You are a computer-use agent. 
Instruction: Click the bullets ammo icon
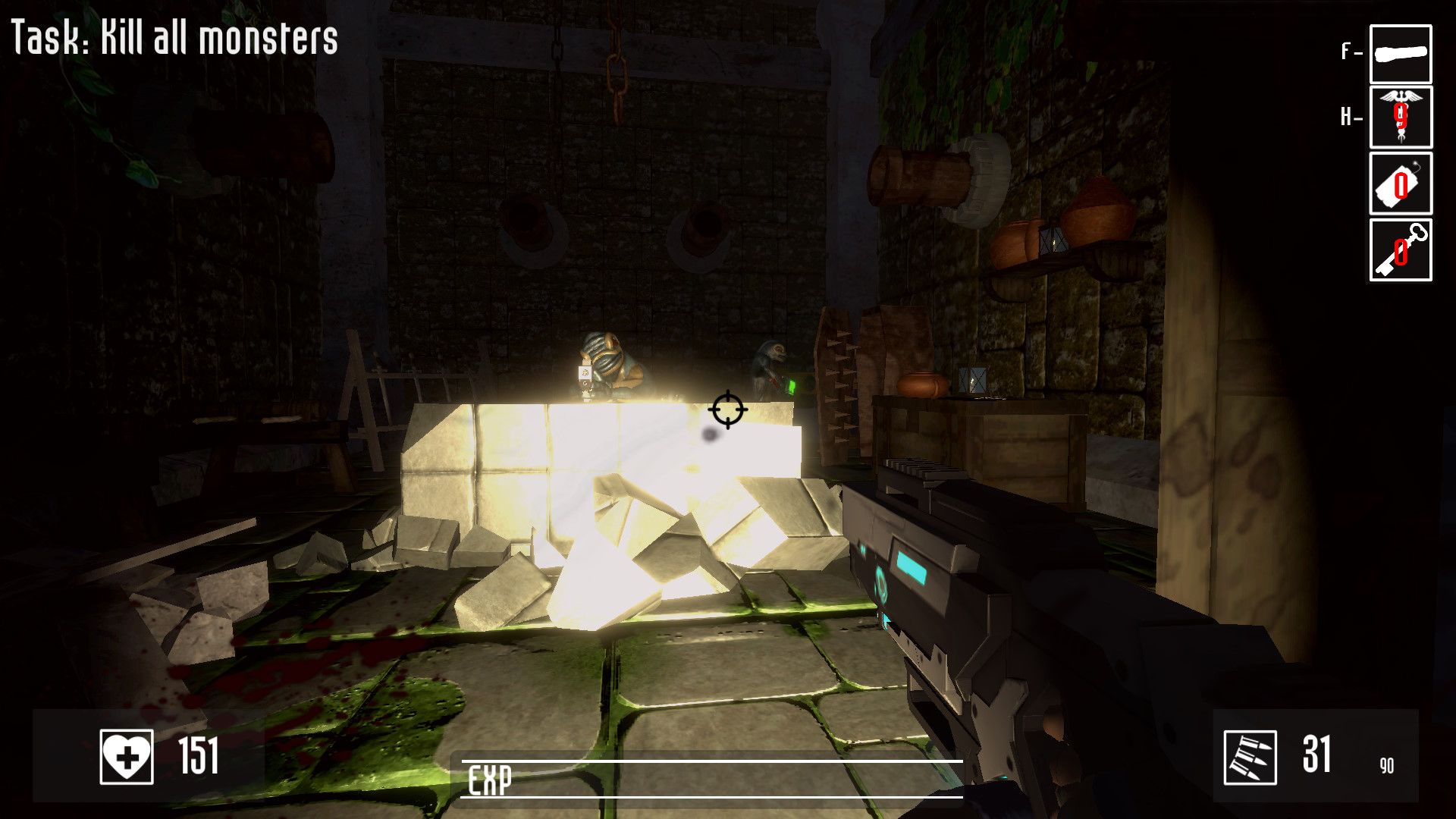pos(1250,757)
